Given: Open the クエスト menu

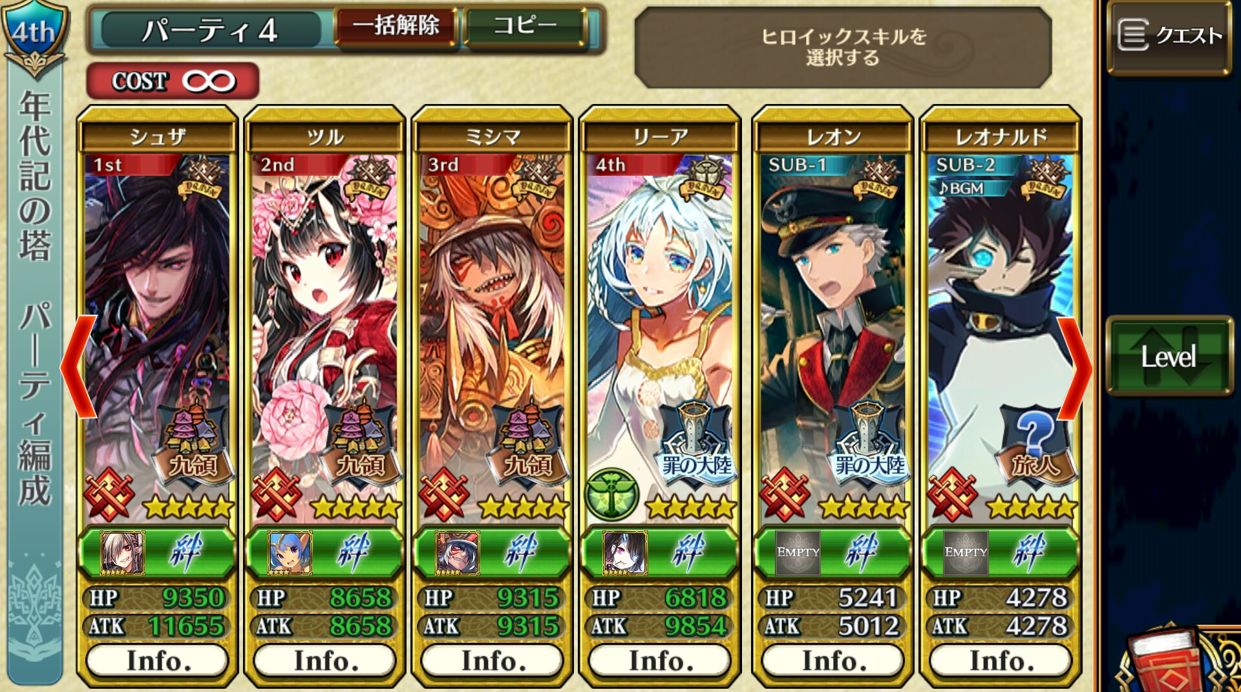Looking at the screenshot, I should coord(1169,37).
